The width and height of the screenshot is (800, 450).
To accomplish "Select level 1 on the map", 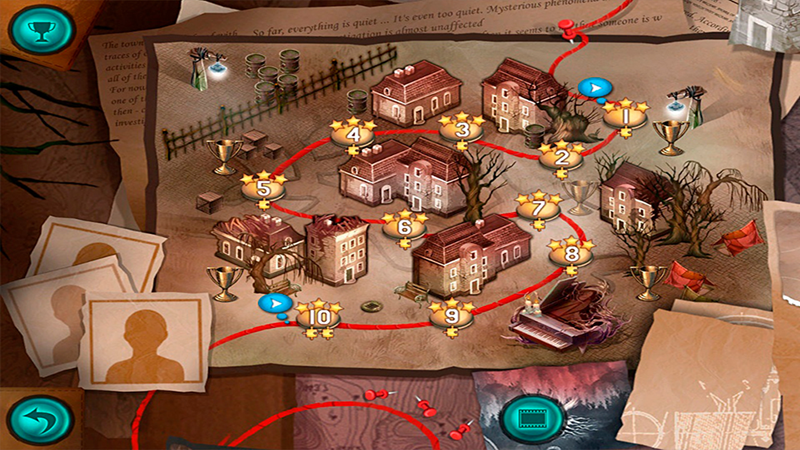I will [x=625, y=116].
